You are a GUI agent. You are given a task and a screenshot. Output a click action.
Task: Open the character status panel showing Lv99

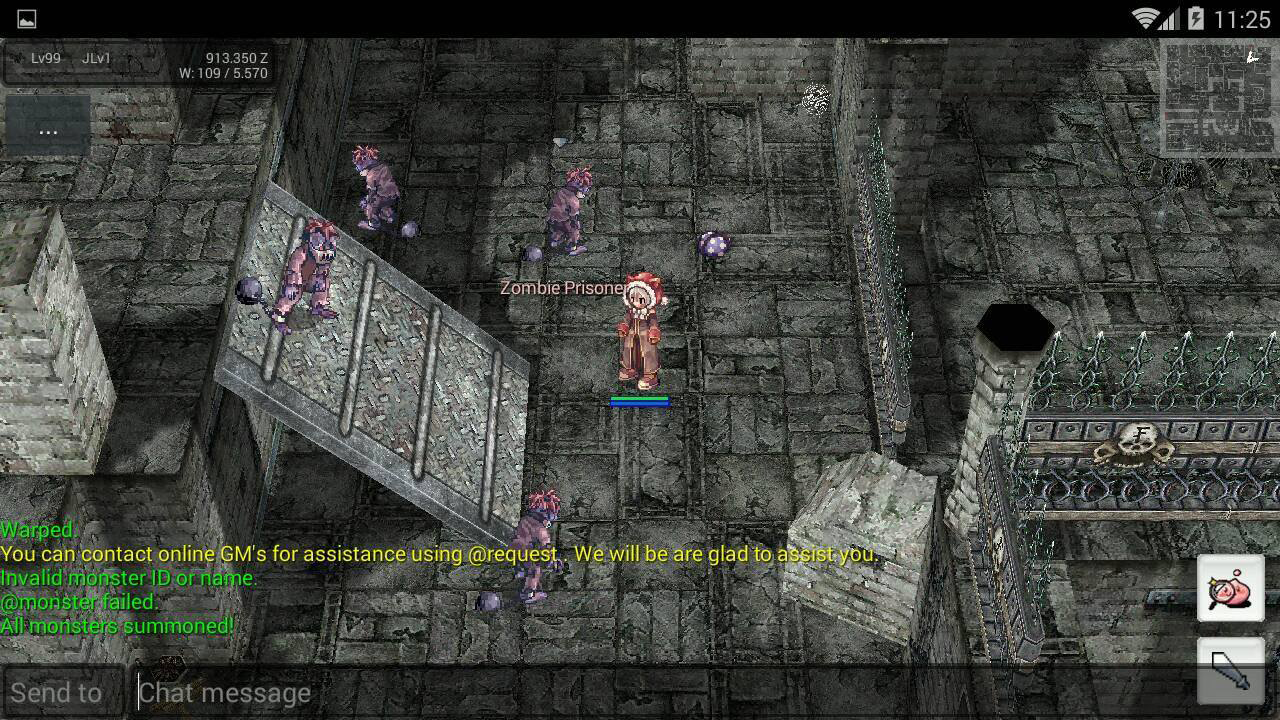pos(45,59)
